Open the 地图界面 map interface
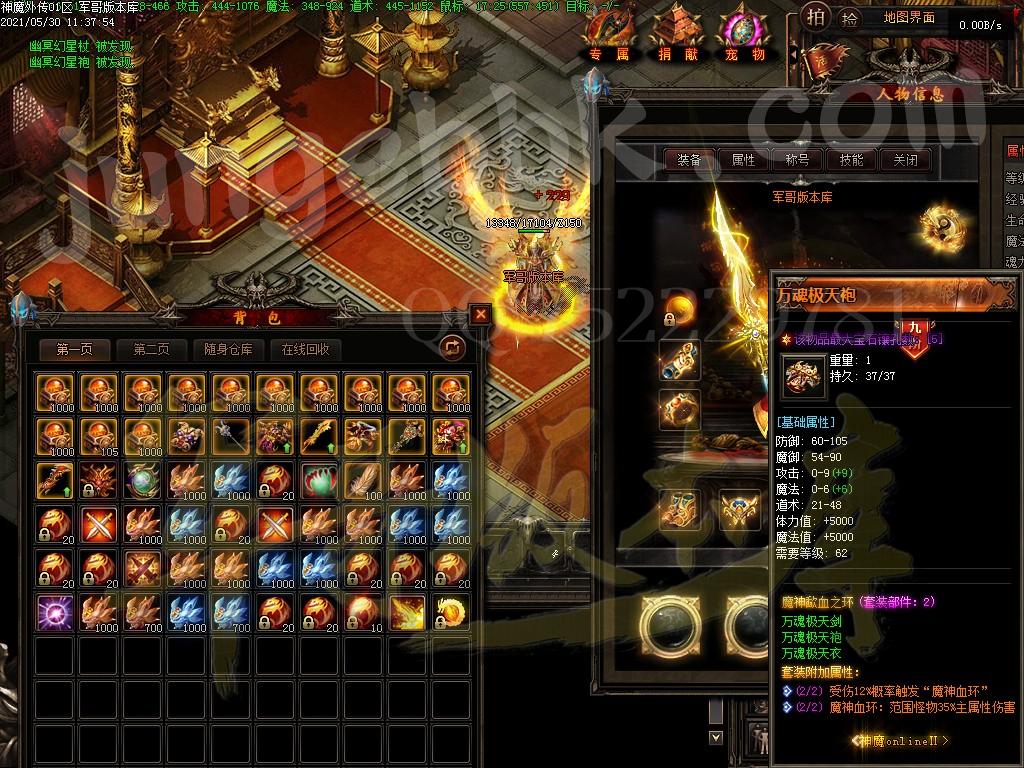This screenshot has height=768, width=1024. coord(910,17)
